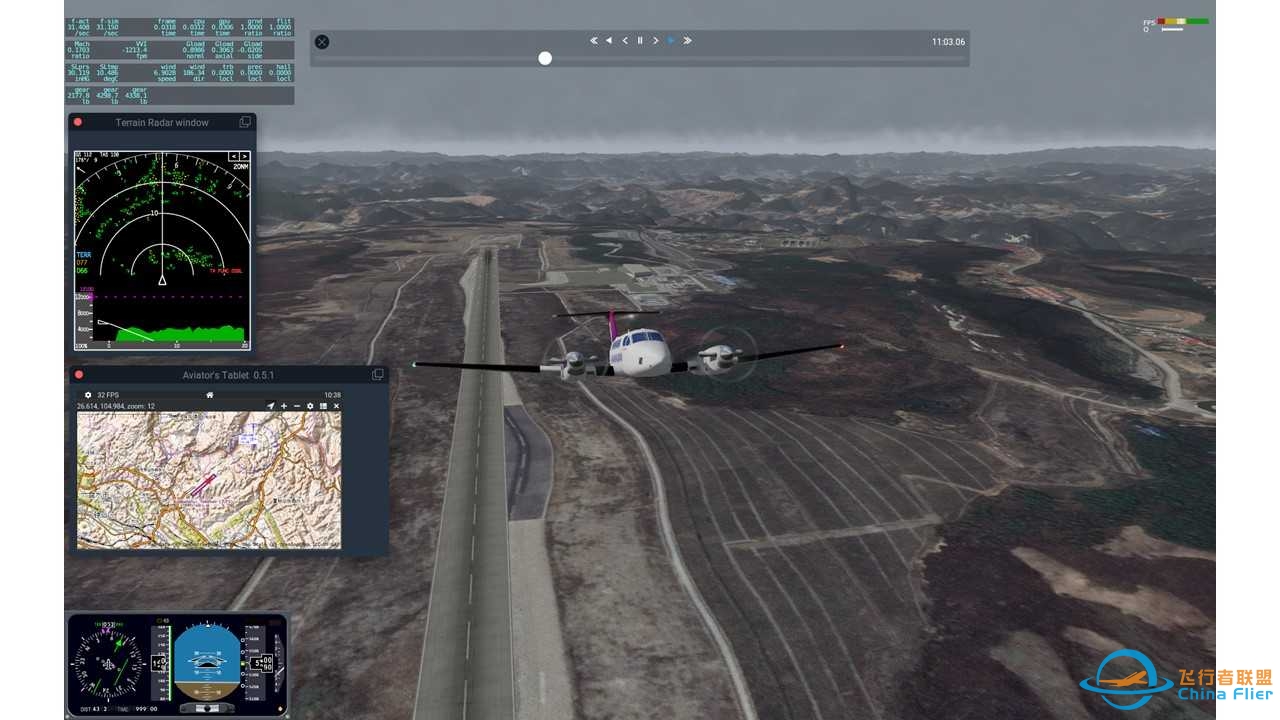Close the replay control bar
The height and width of the screenshot is (720, 1280).
click(322, 42)
